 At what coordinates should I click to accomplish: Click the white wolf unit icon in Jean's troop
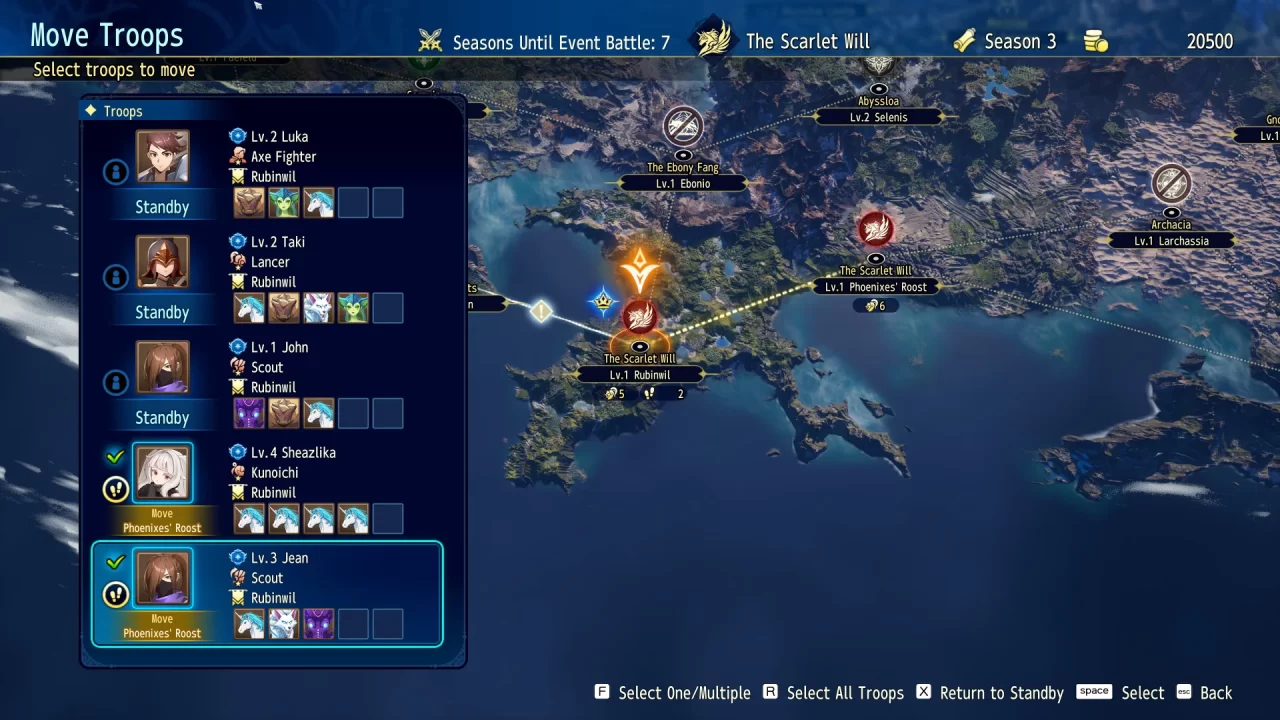(284, 623)
